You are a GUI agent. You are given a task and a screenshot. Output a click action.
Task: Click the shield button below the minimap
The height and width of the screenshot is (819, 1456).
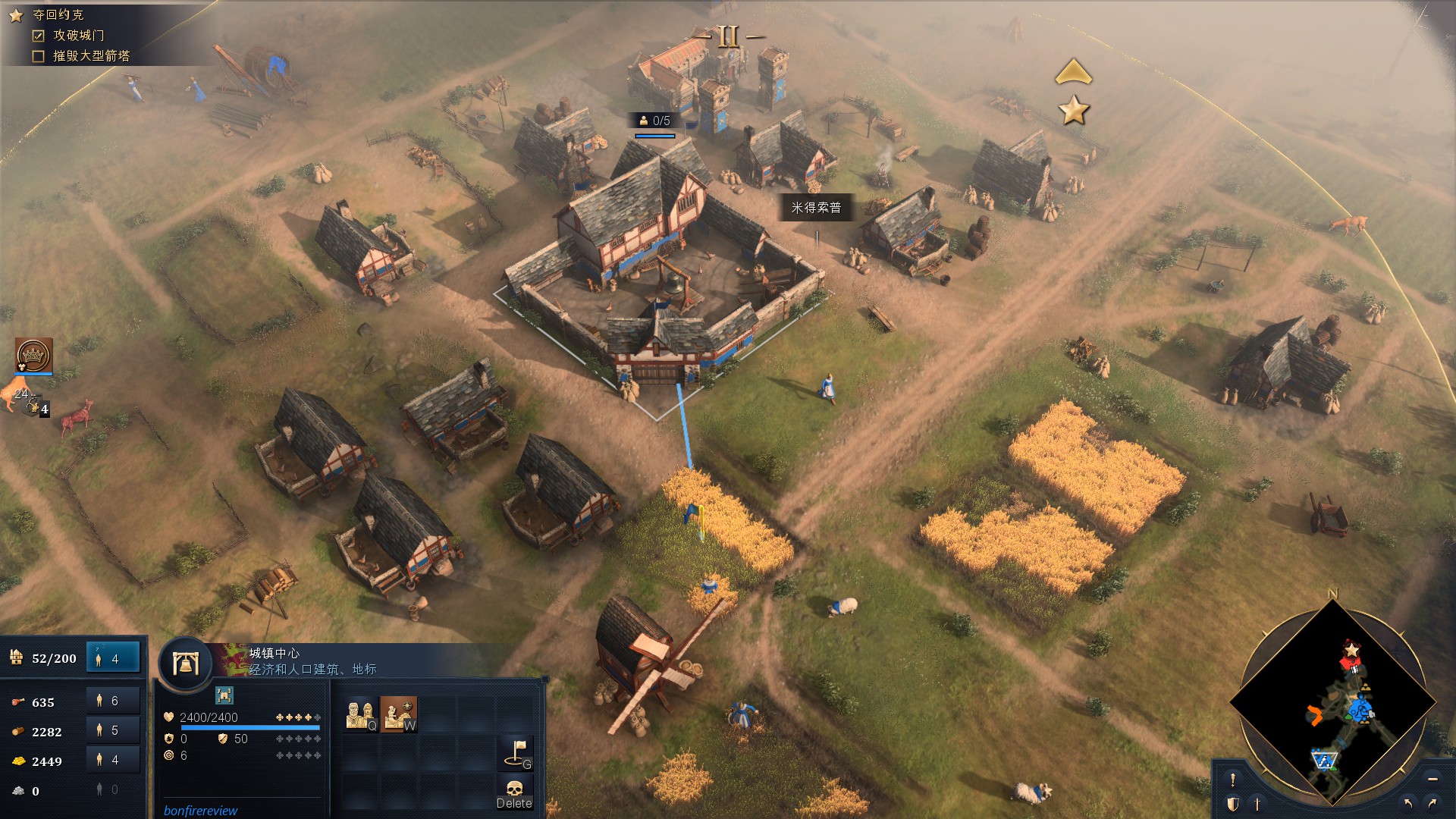click(x=1233, y=804)
